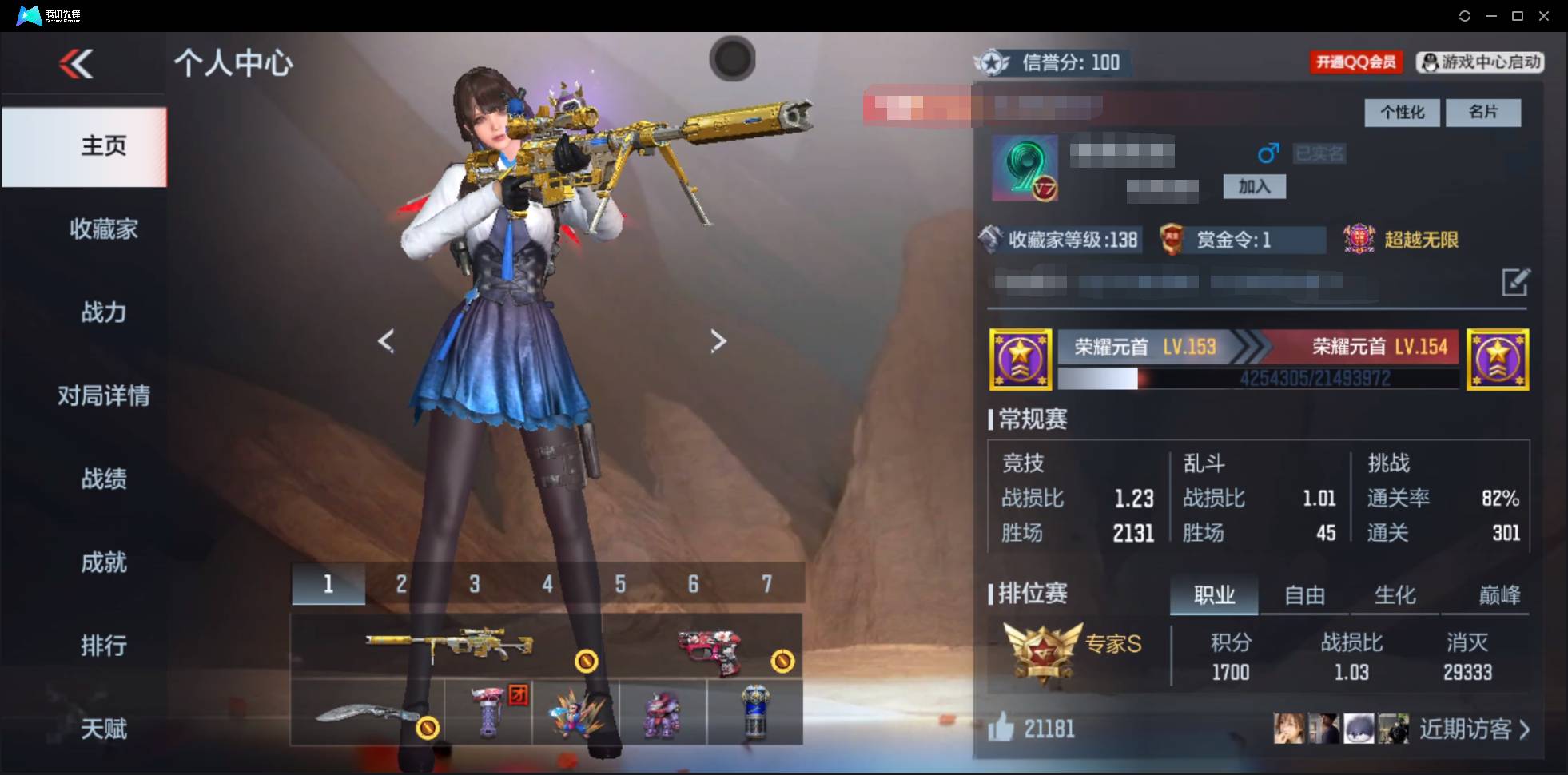Switch to the 生化 ranked tab
Viewport: 1568px width, 775px height.
tap(1396, 594)
